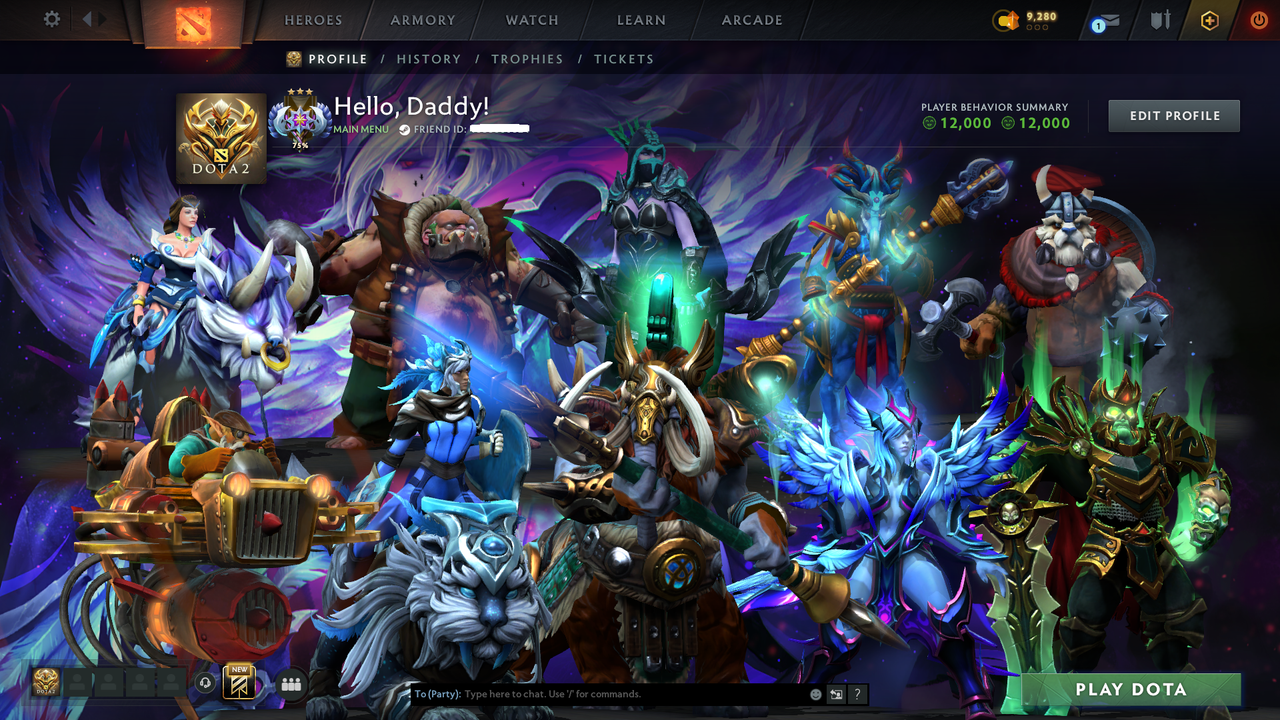Viewport: 1280px width, 720px height.
Task: Click the back navigation chevron
Action: (x=88, y=18)
